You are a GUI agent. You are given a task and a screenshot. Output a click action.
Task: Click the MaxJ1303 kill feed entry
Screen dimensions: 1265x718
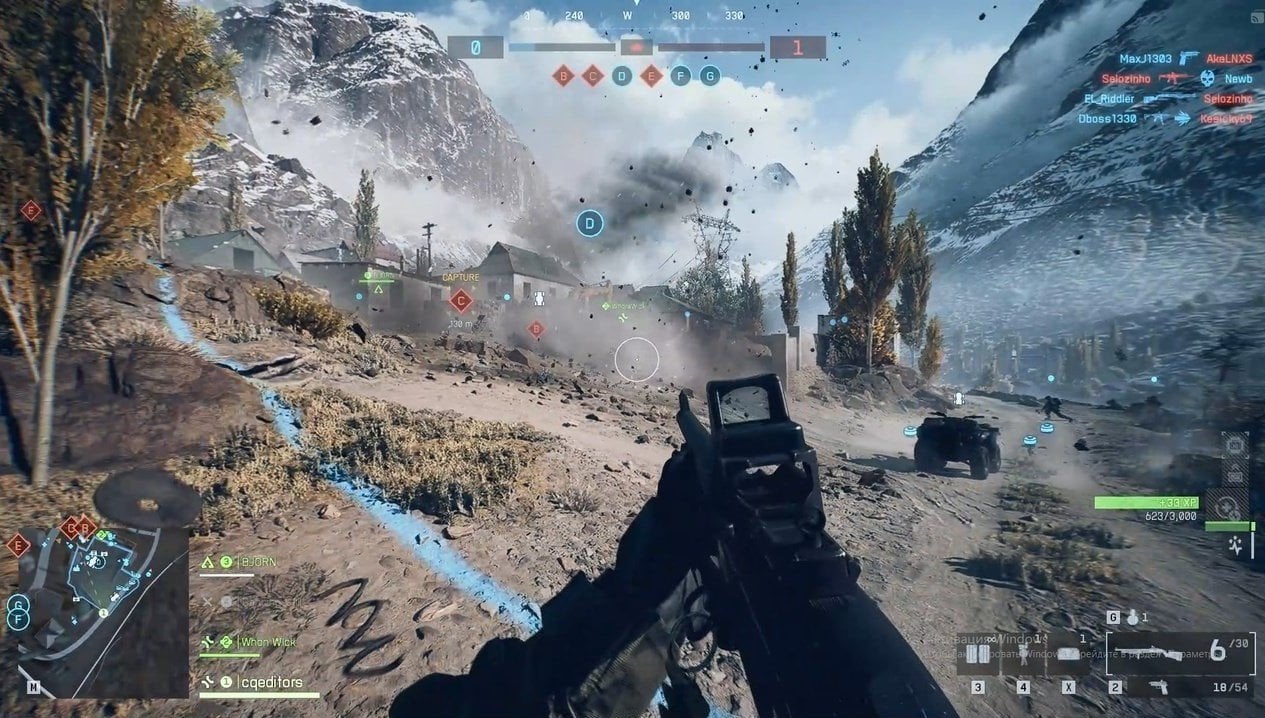(x=1145, y=59)
